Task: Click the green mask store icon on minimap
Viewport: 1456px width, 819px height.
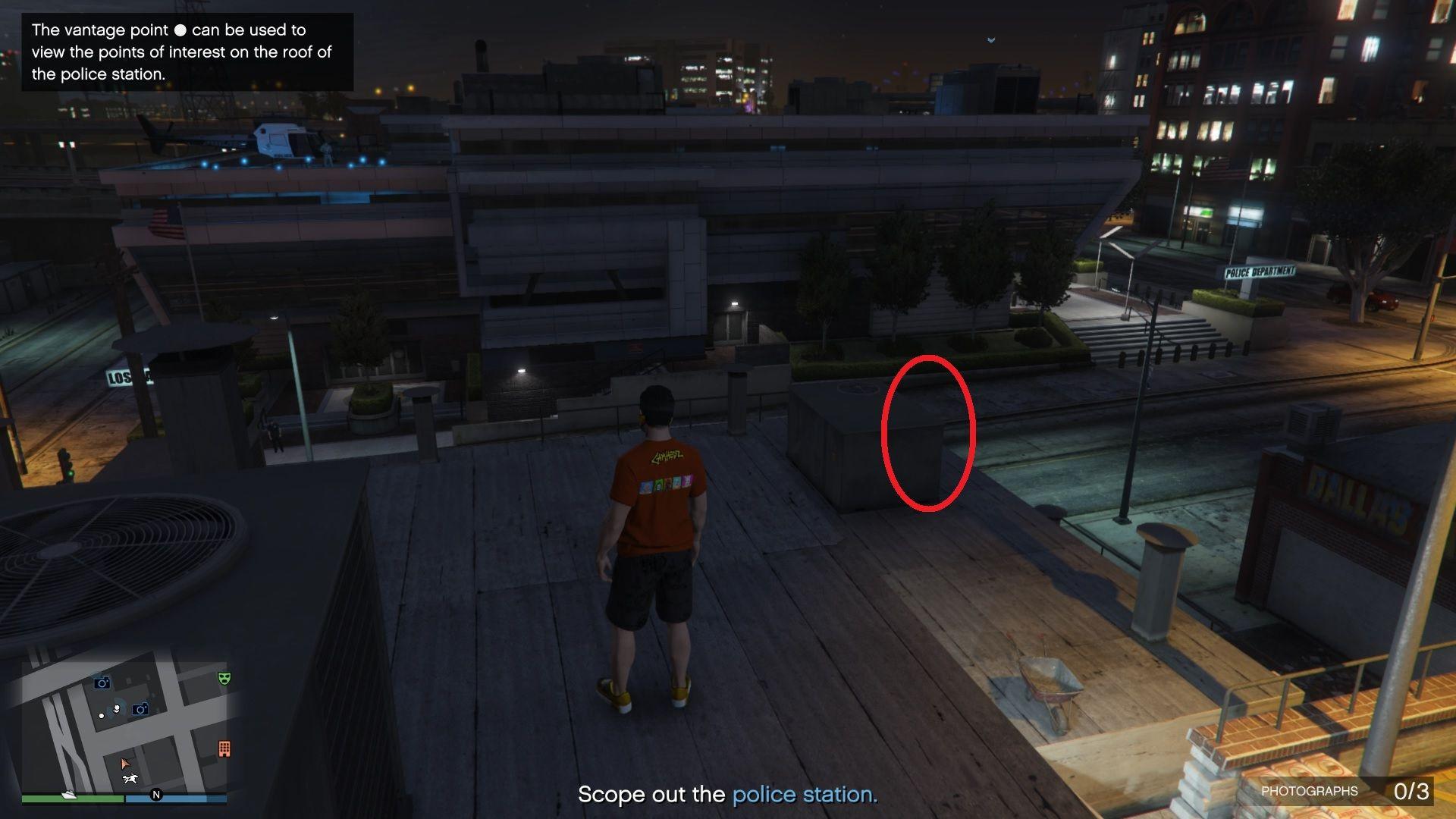Action: click(x=224, y=679)
